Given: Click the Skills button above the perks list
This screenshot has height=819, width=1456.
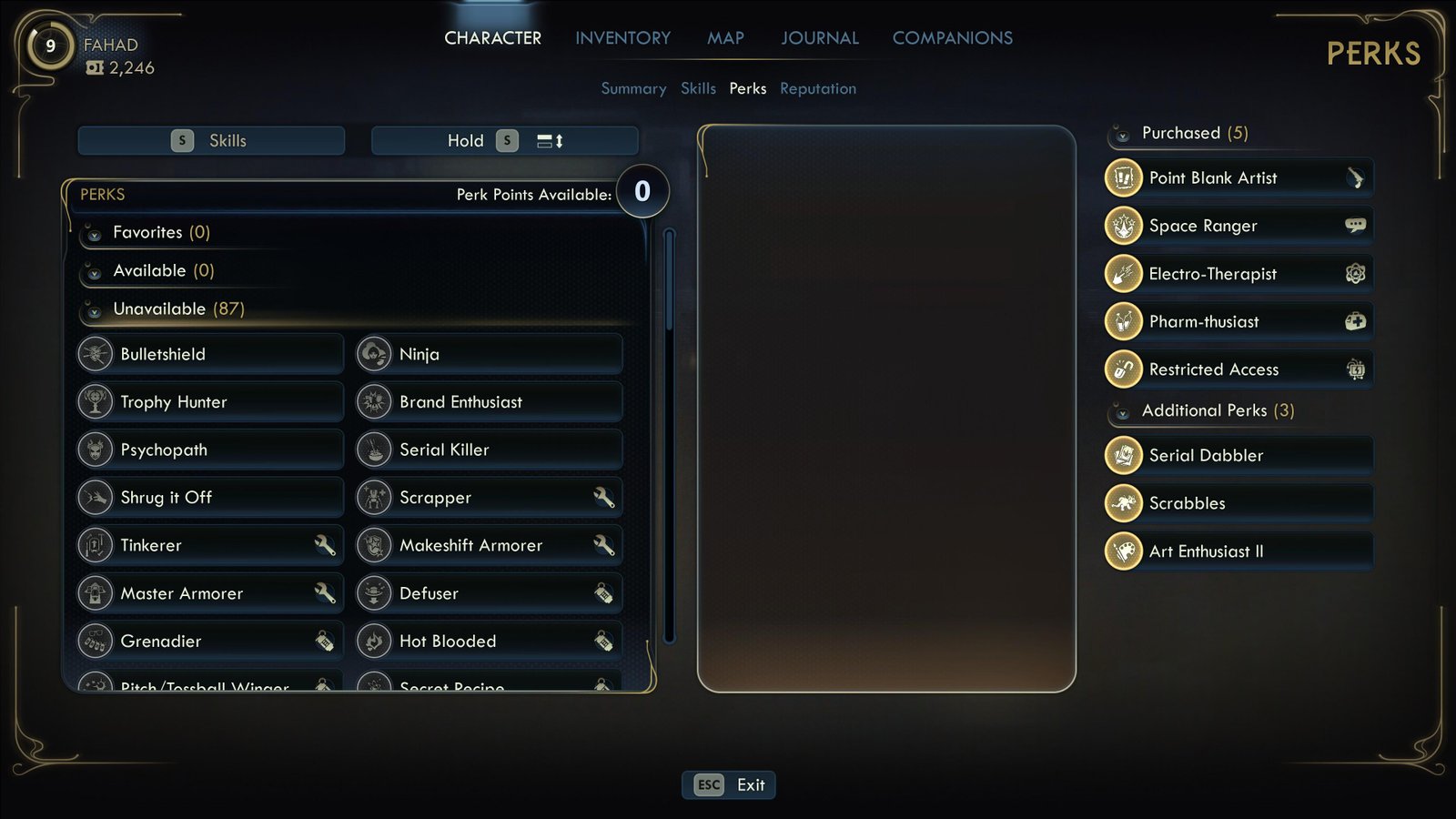Looking at the screenshot, I should tap(211, 141).
